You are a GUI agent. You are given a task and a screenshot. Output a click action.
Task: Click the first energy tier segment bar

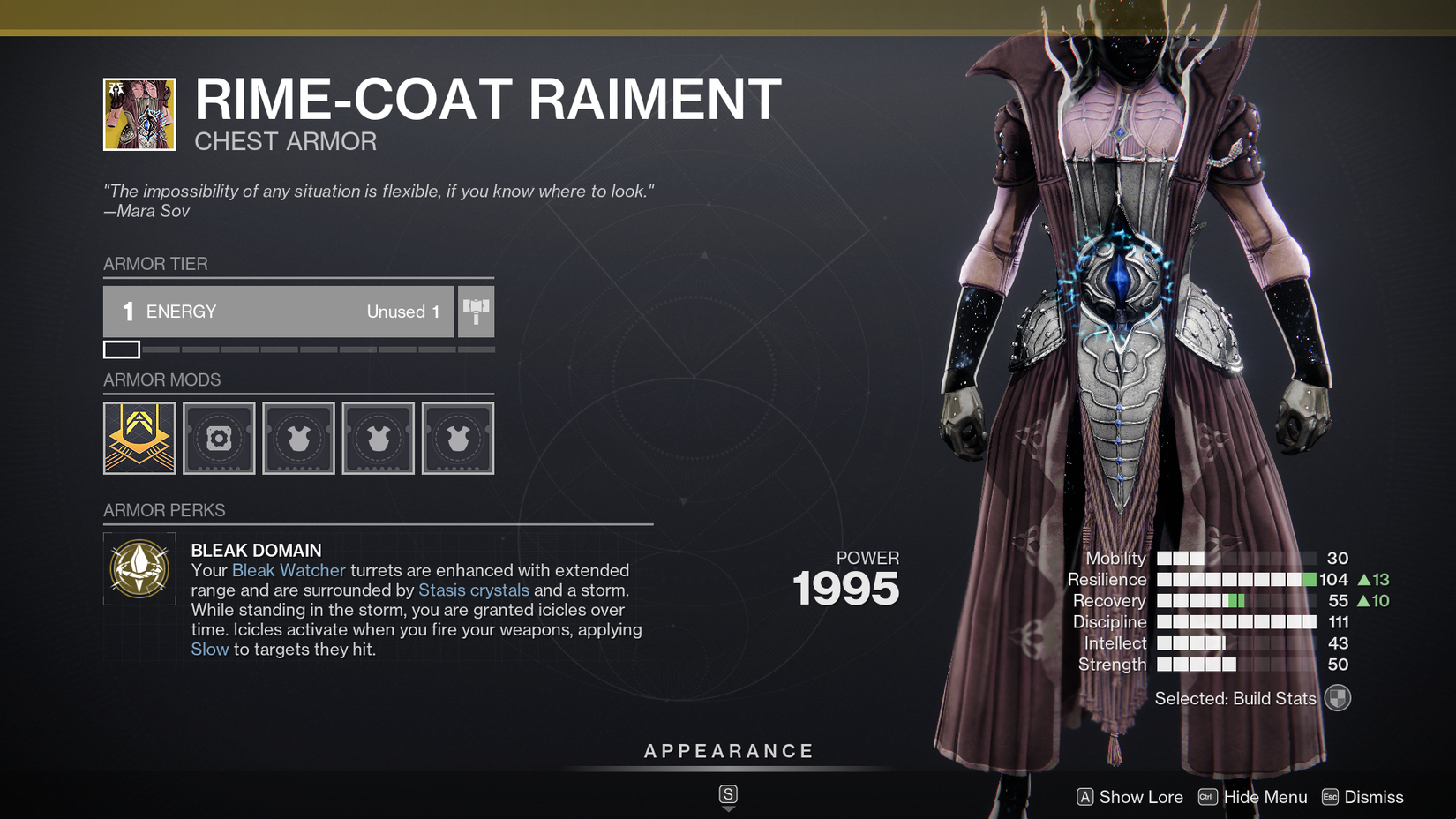(x=123, y=349)
